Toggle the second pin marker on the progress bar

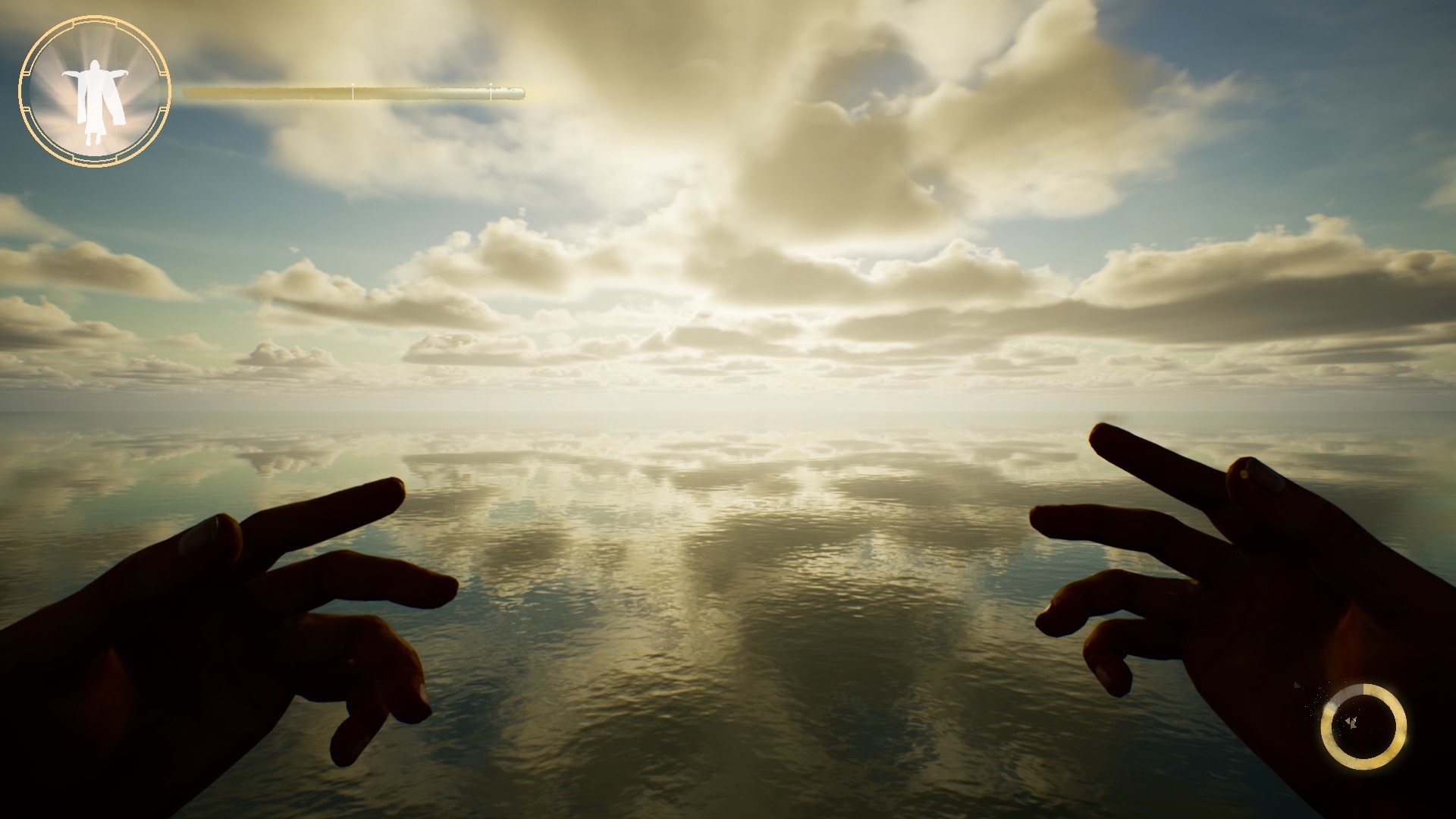[x=491, y=87]
